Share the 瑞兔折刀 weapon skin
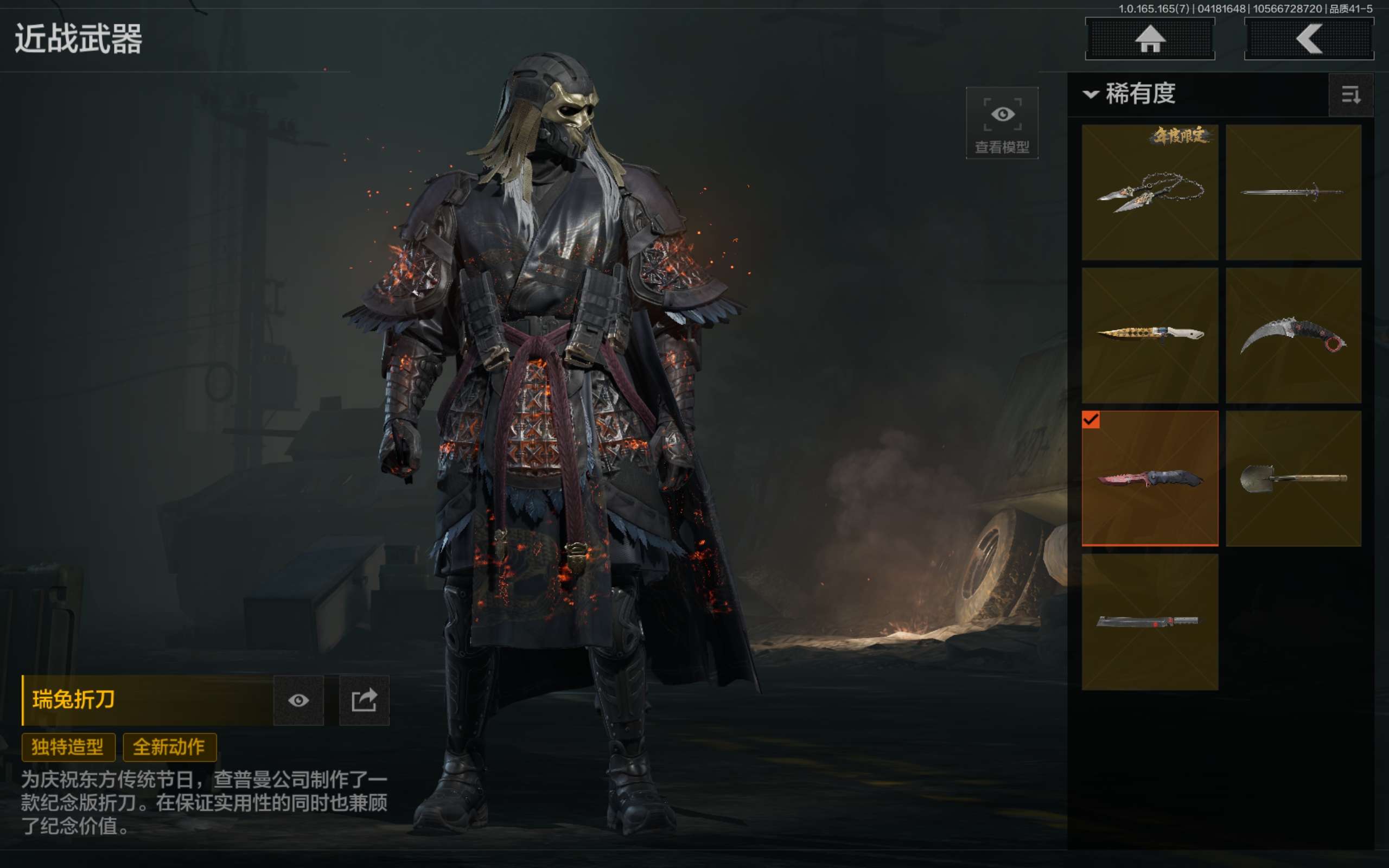Screen dimensions: 1389x868 coord(364,700)
